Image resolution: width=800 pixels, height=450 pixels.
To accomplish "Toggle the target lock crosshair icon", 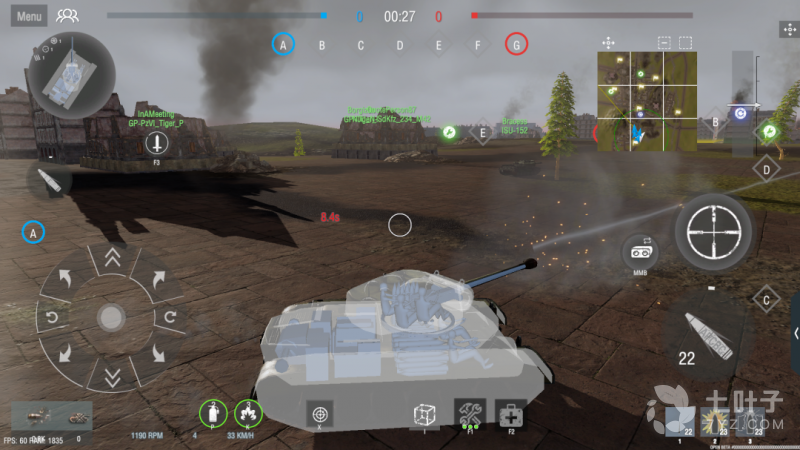I will click(x=320, y=413).
